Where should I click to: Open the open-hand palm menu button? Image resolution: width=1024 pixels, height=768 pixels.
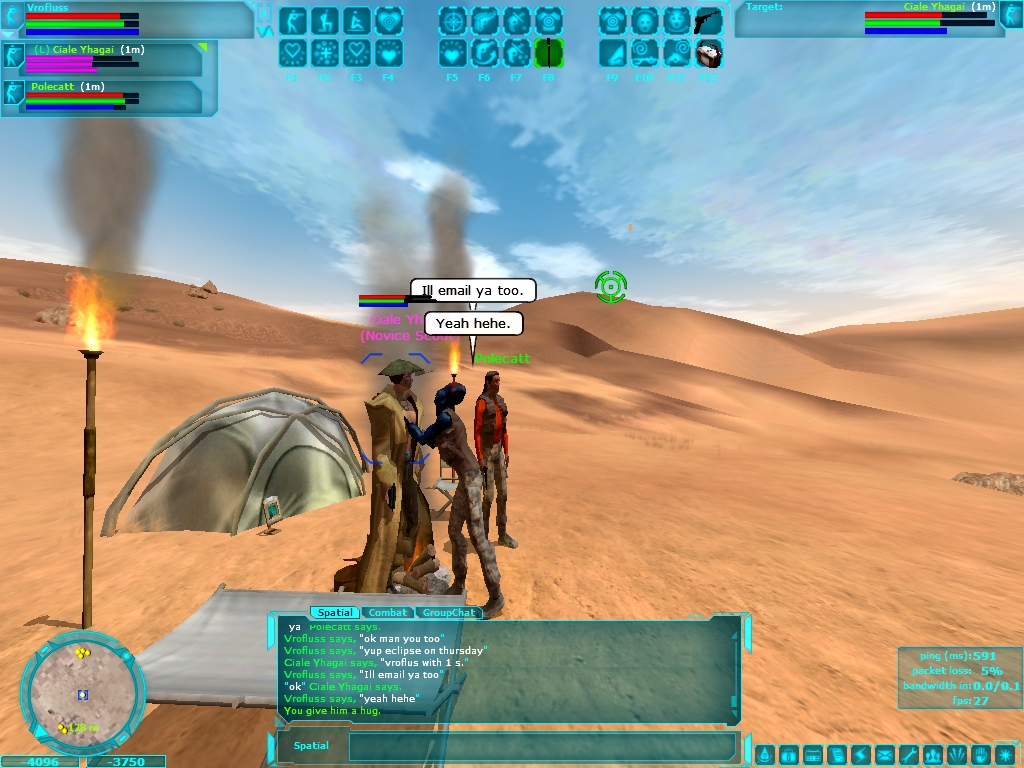click(x=981, y=754)
